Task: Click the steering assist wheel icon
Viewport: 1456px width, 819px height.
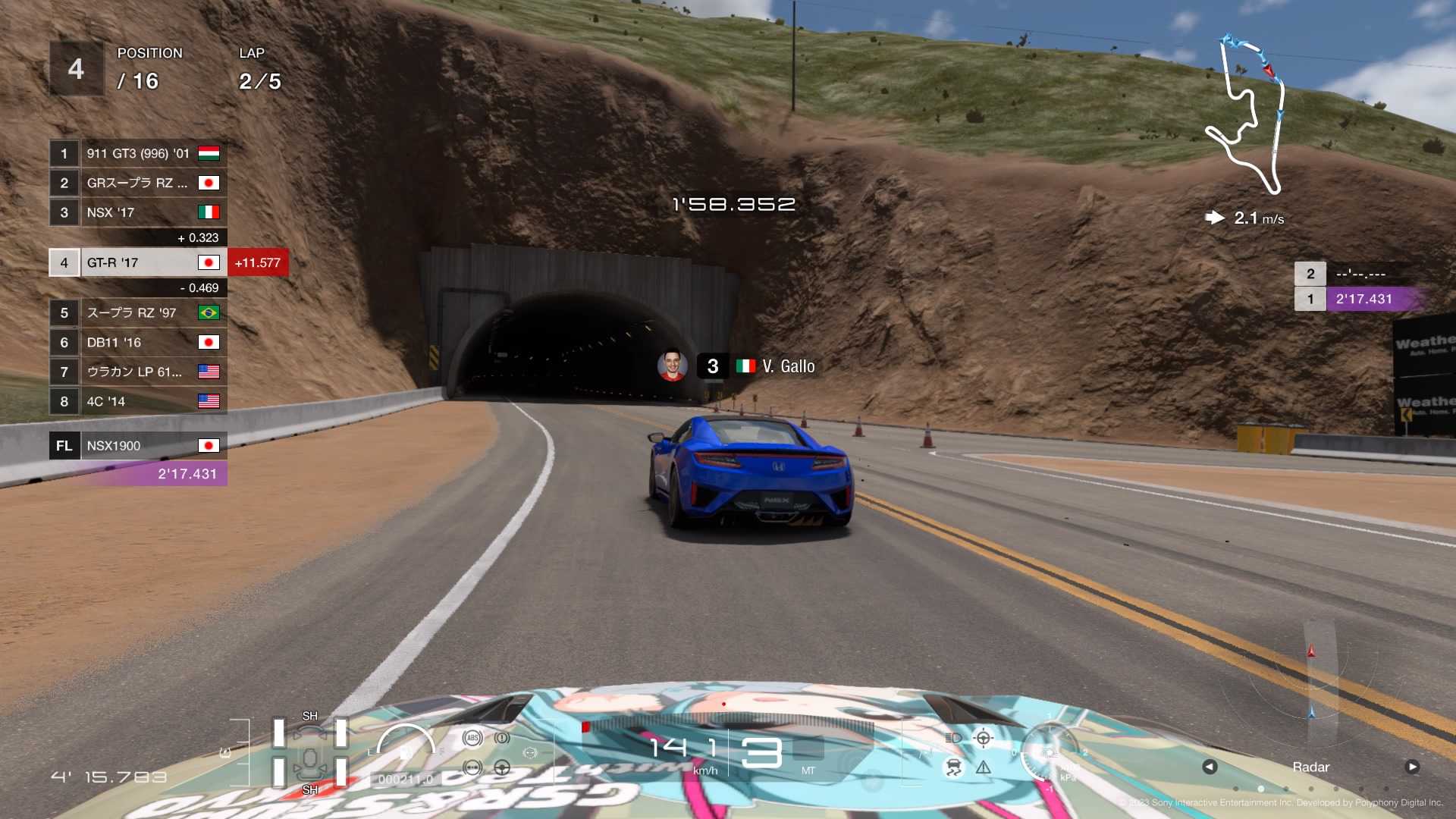Action: (503, 767)
